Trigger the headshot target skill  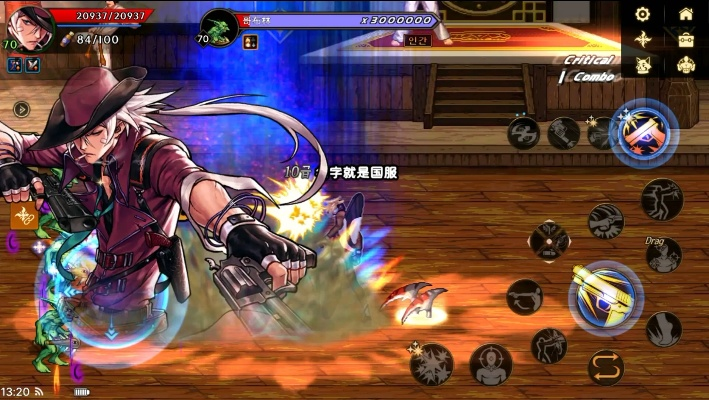pos(491,364)
